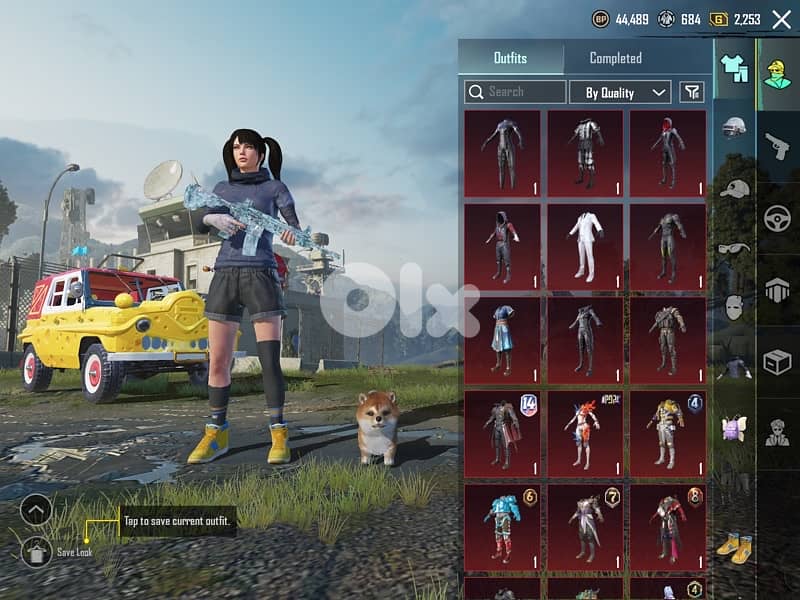
Task: Switch to the Completed tab
Action: pyautogui.click(x=615, y=59)
